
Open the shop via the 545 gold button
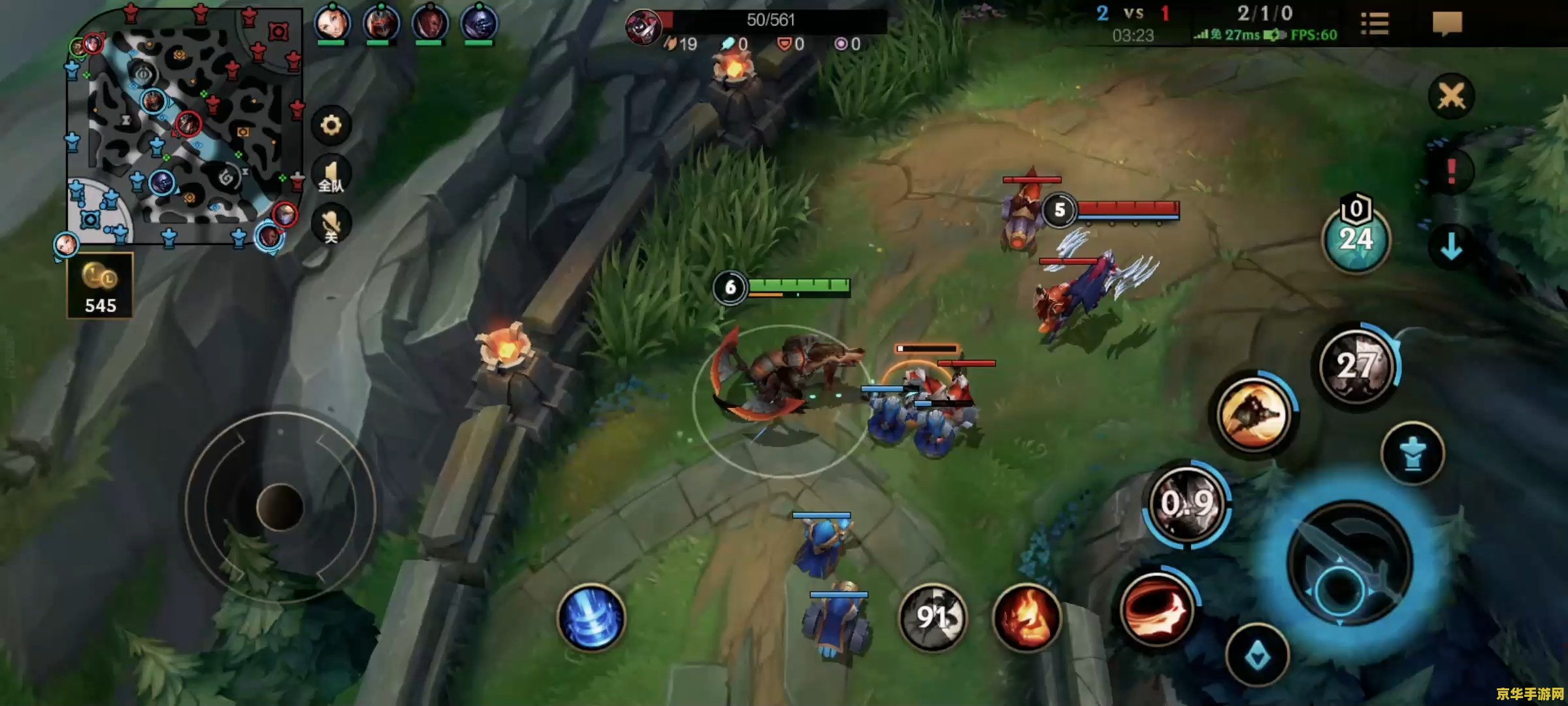point(100,286)
